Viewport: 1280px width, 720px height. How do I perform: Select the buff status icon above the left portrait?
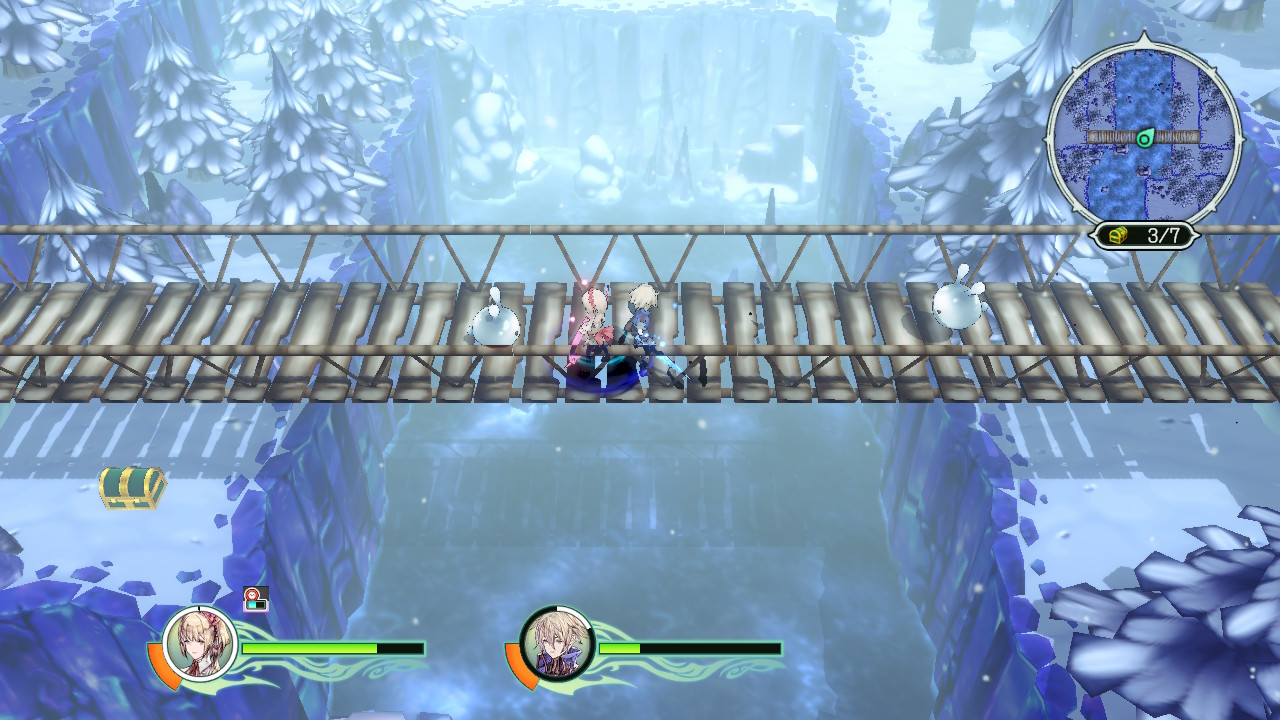click(x=254, y=600)
